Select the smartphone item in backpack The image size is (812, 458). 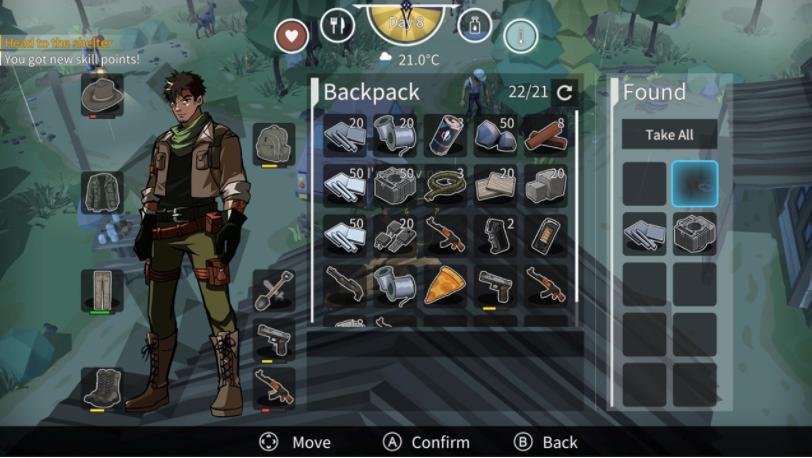point(546,235)
